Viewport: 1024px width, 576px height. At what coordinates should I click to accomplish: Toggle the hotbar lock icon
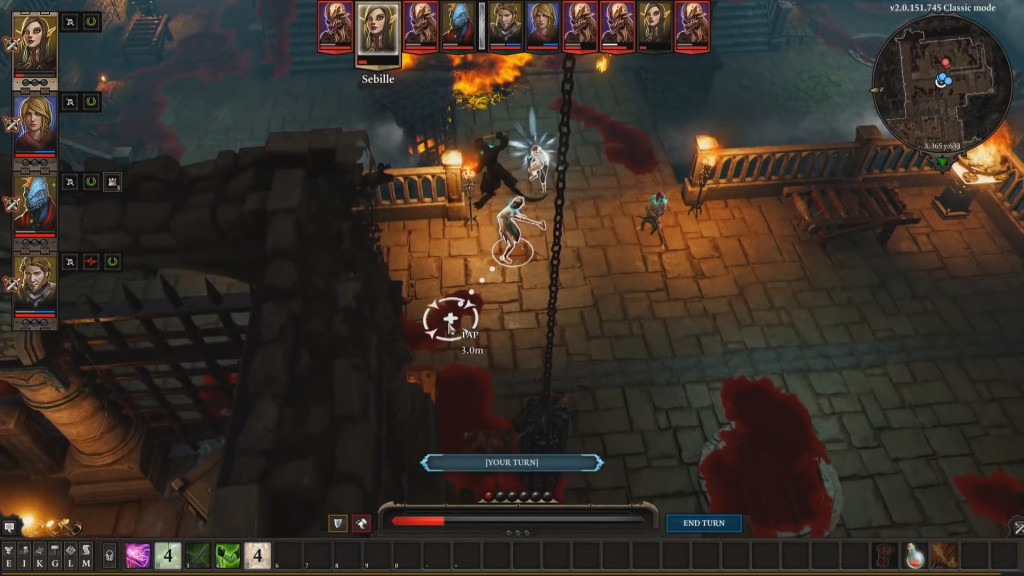point(110,555)
